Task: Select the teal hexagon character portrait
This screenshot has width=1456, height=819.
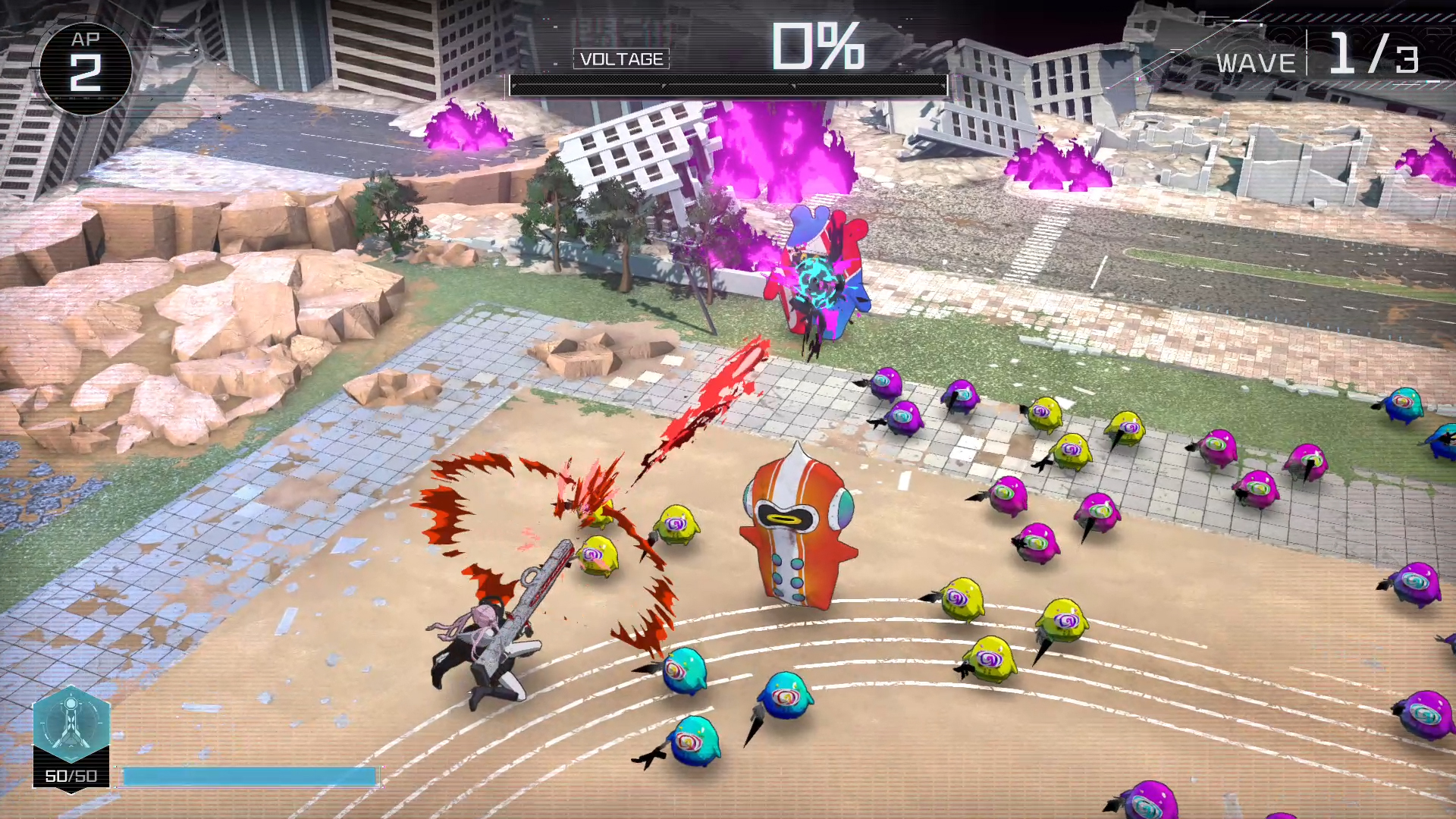Action: (x=71, y=724)
